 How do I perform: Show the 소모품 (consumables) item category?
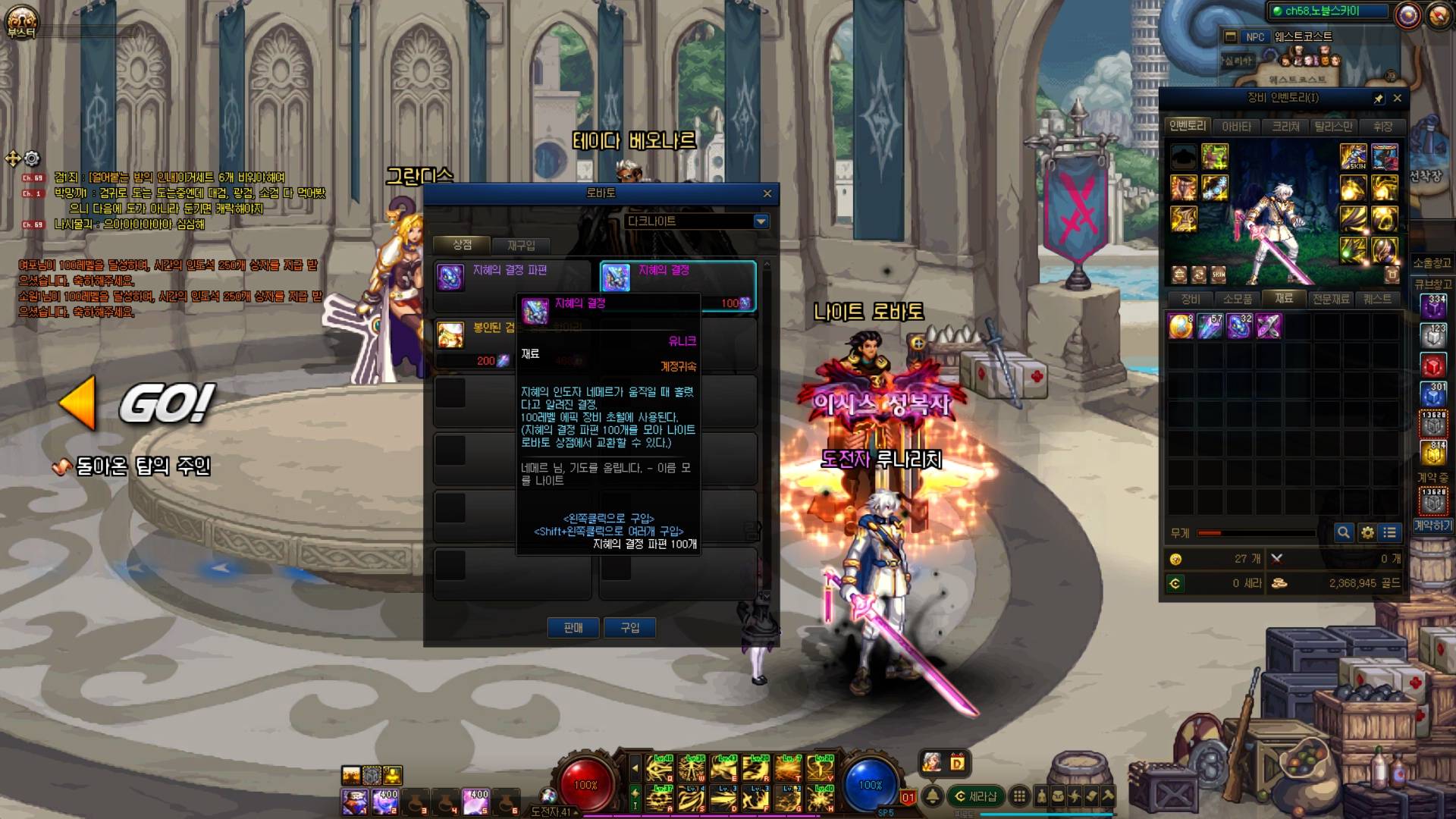click(1237, 299)
